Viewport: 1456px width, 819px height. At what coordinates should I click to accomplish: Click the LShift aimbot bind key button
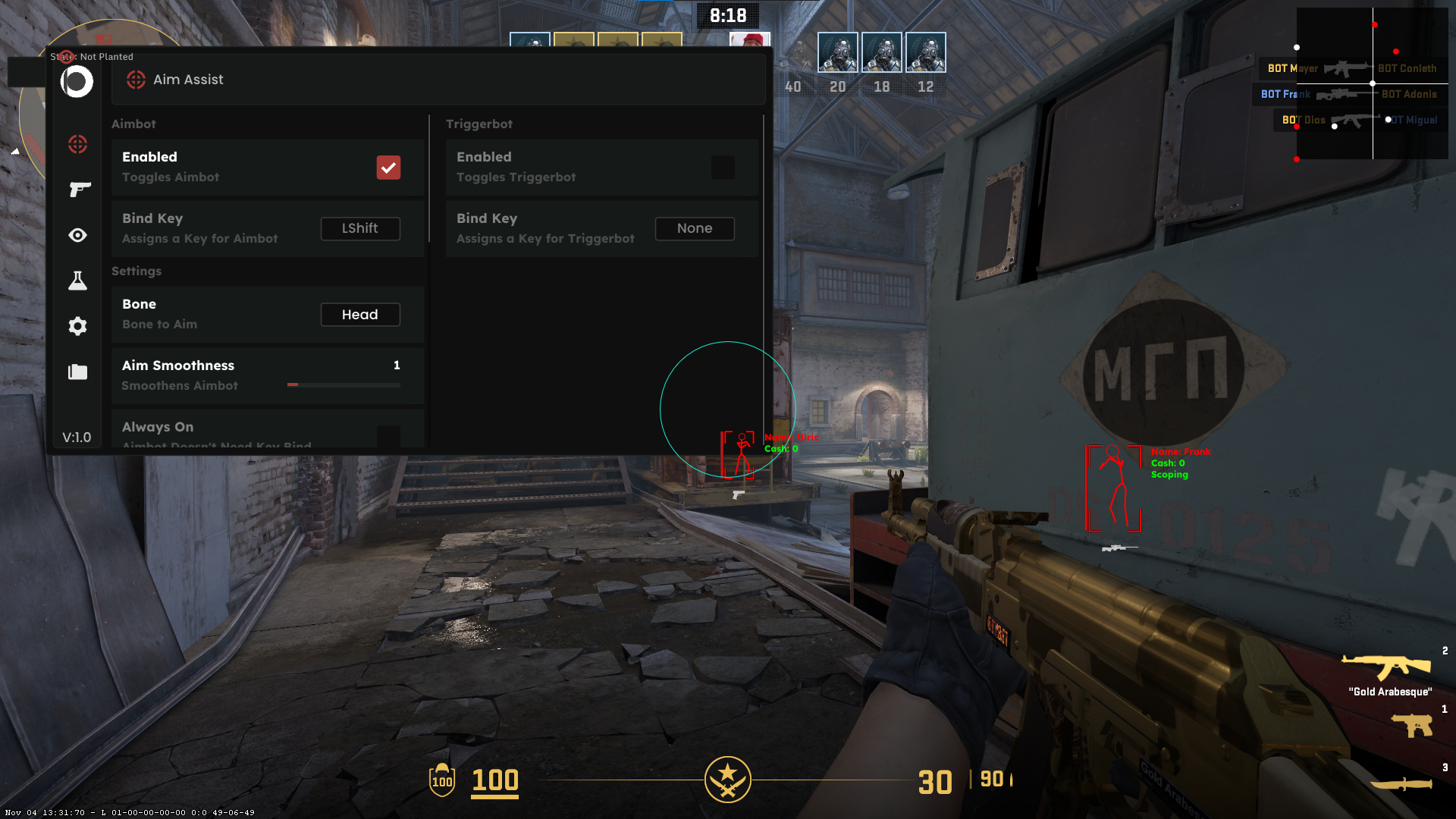click(x=360, y=228)
